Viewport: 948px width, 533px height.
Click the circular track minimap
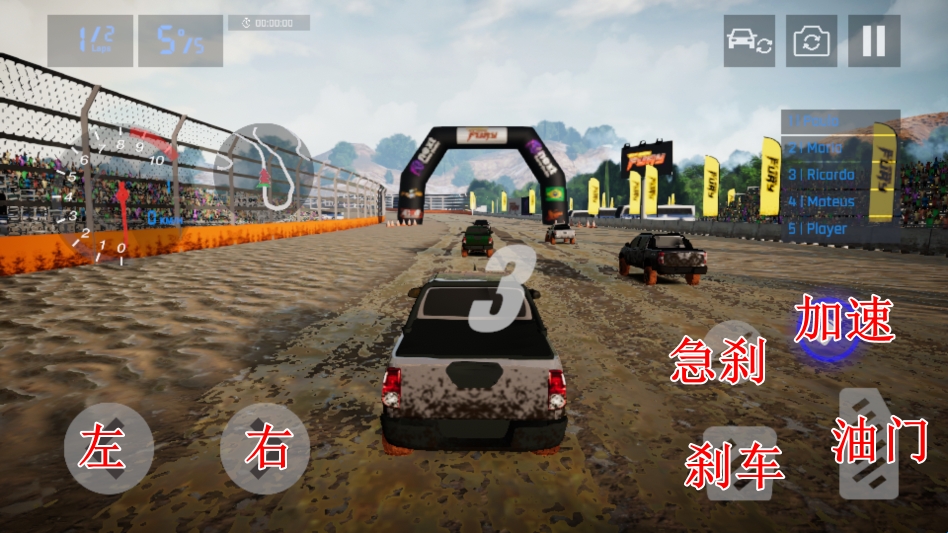click(x=265, y=168)
